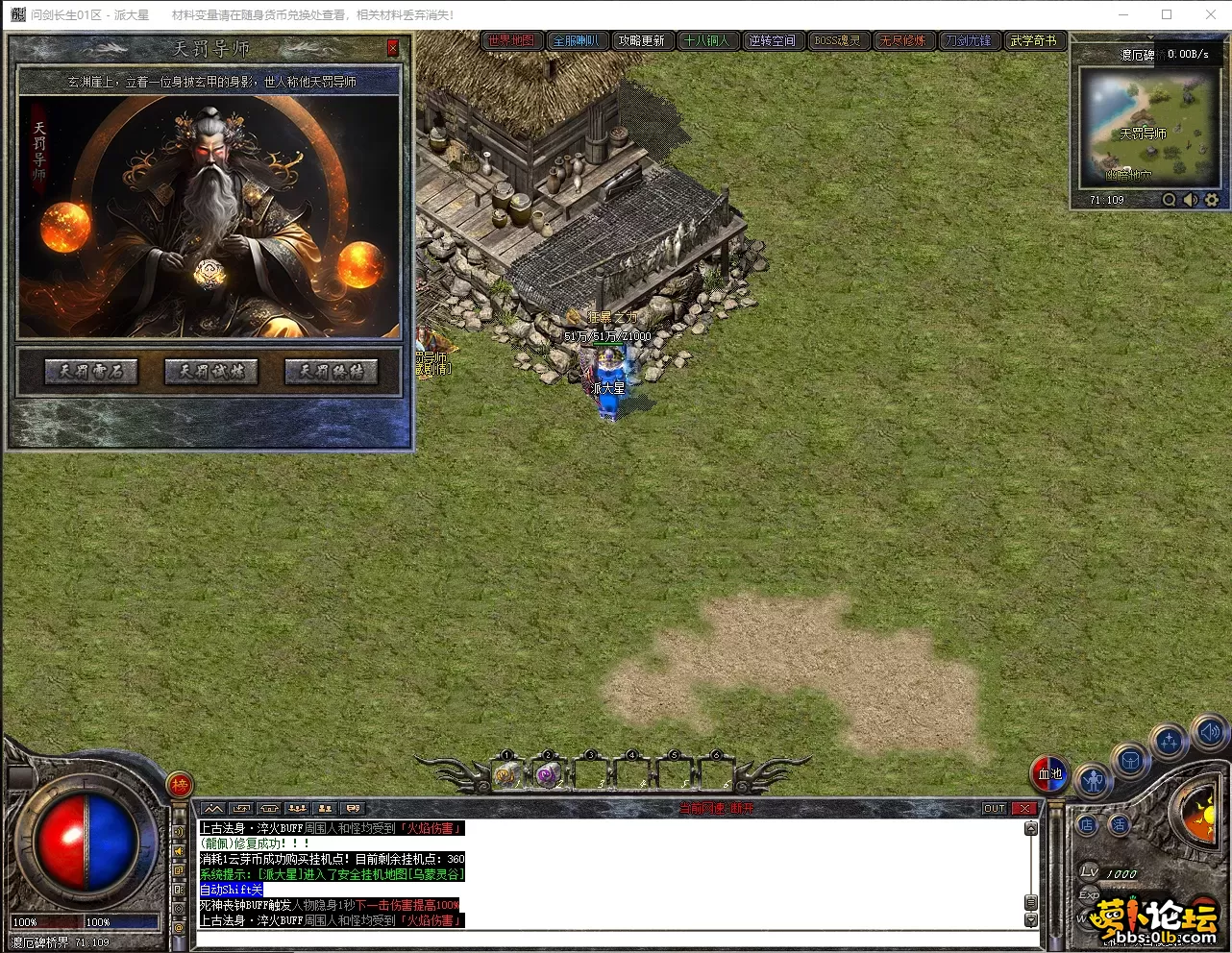Open the 刀剑尤锋 menu
1232x953 pixels.
[x=968, y=40]
